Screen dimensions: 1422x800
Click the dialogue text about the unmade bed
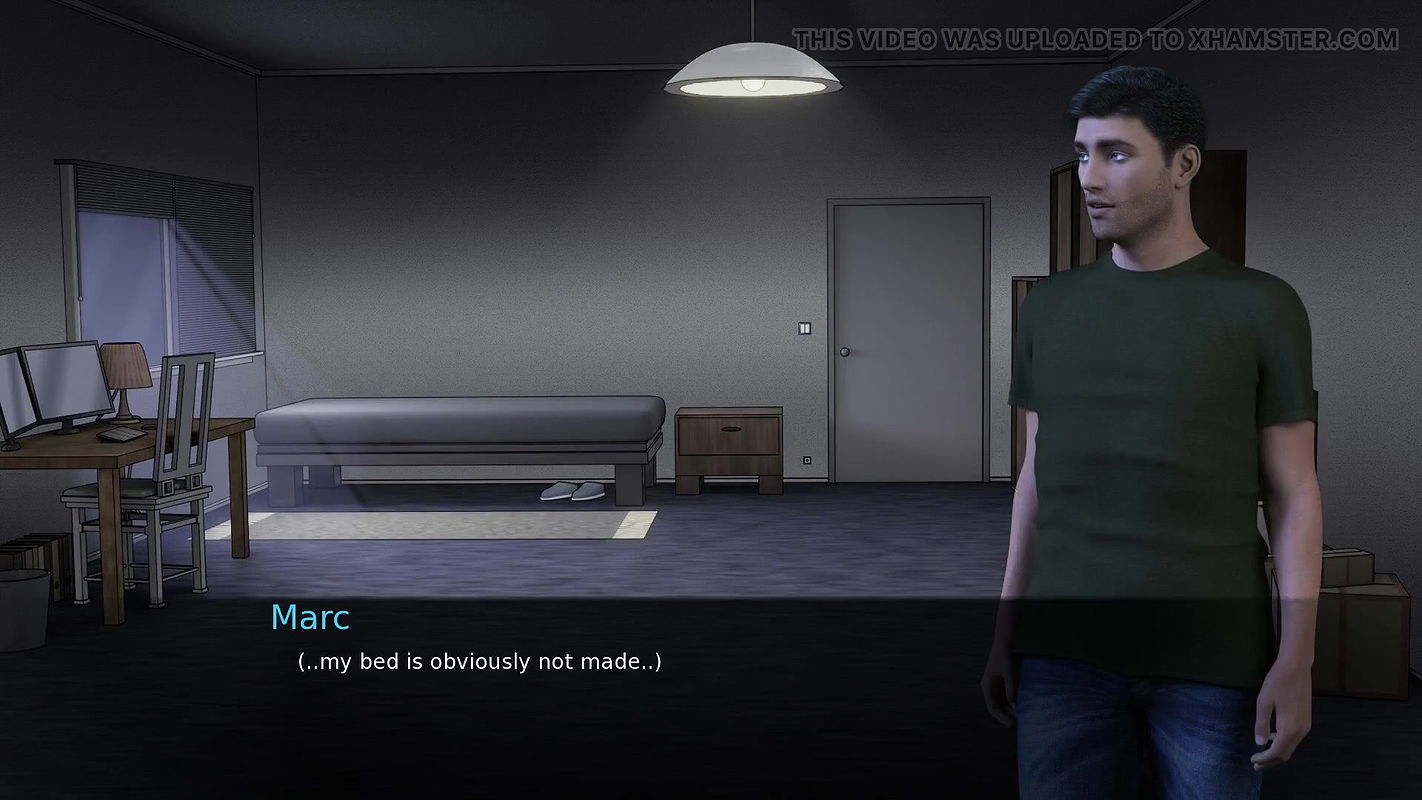480,661
